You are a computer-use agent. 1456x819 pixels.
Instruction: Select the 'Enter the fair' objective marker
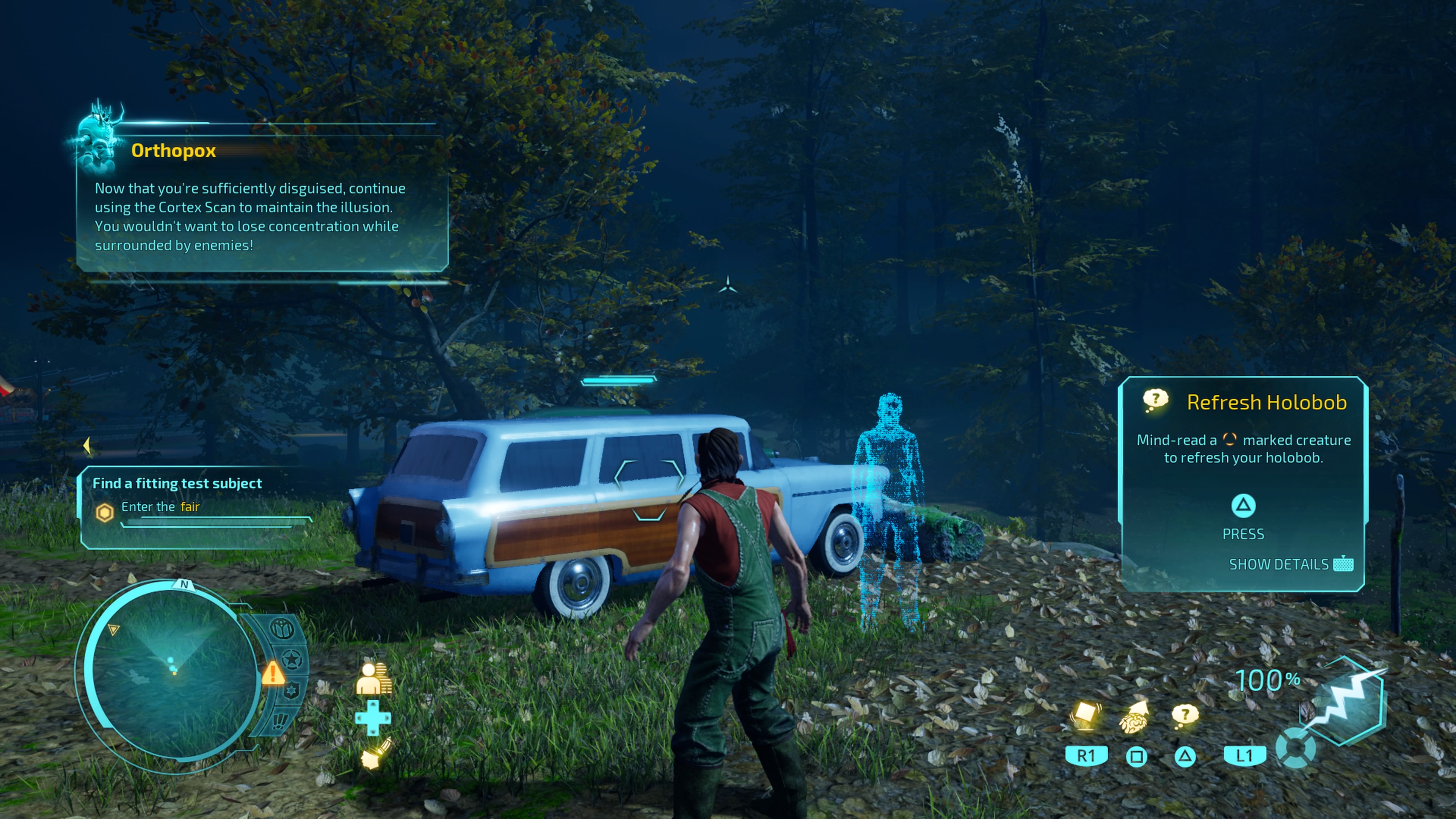coord(105,512)
